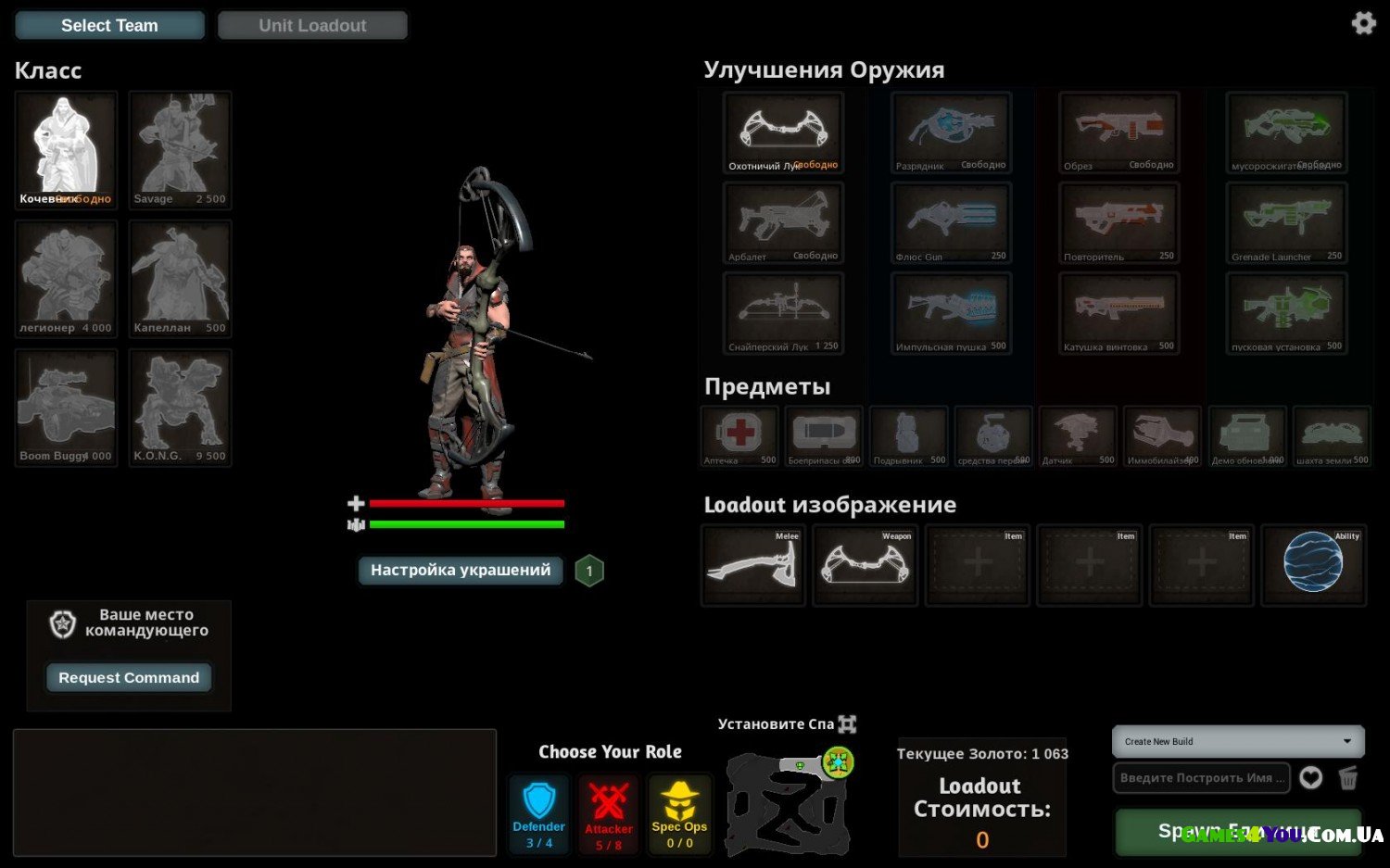Open the Create New Build dropdown
This screenshot has height=868, width=1390.
tap(1238, 741)
